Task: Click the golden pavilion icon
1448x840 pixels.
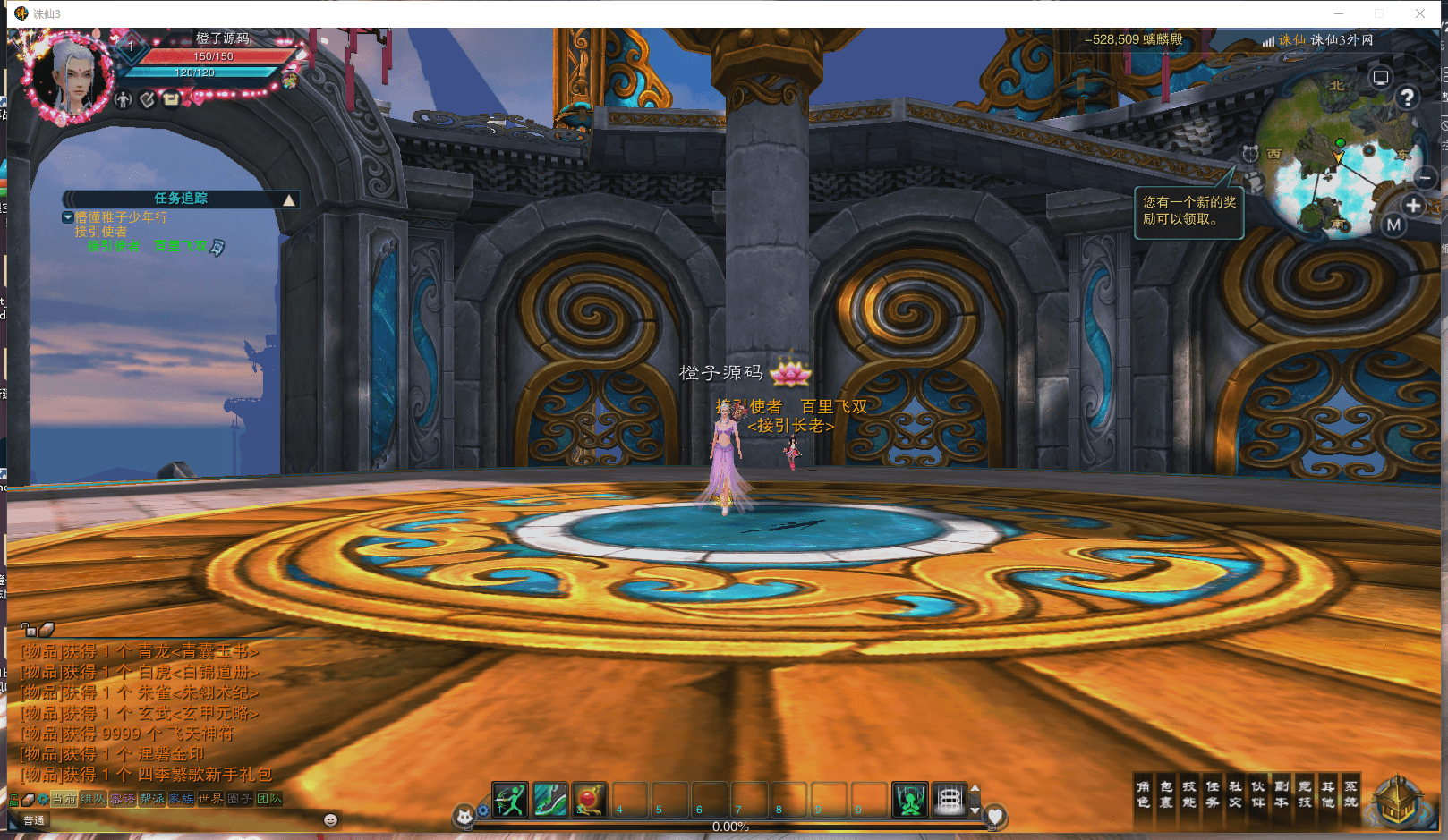Action: click(1398, 800)
